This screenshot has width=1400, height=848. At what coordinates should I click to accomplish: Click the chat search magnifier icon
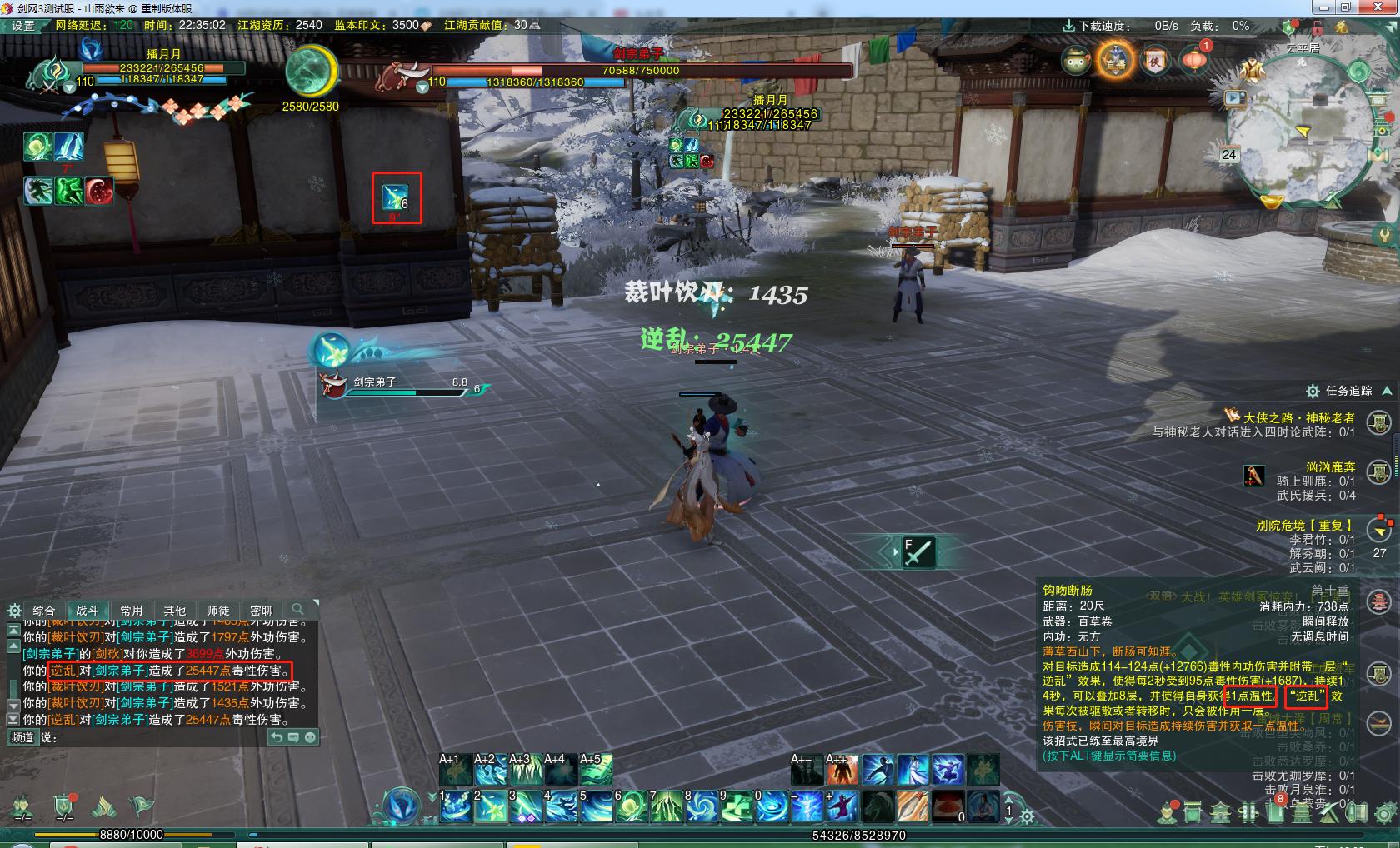tap(297, 610)
